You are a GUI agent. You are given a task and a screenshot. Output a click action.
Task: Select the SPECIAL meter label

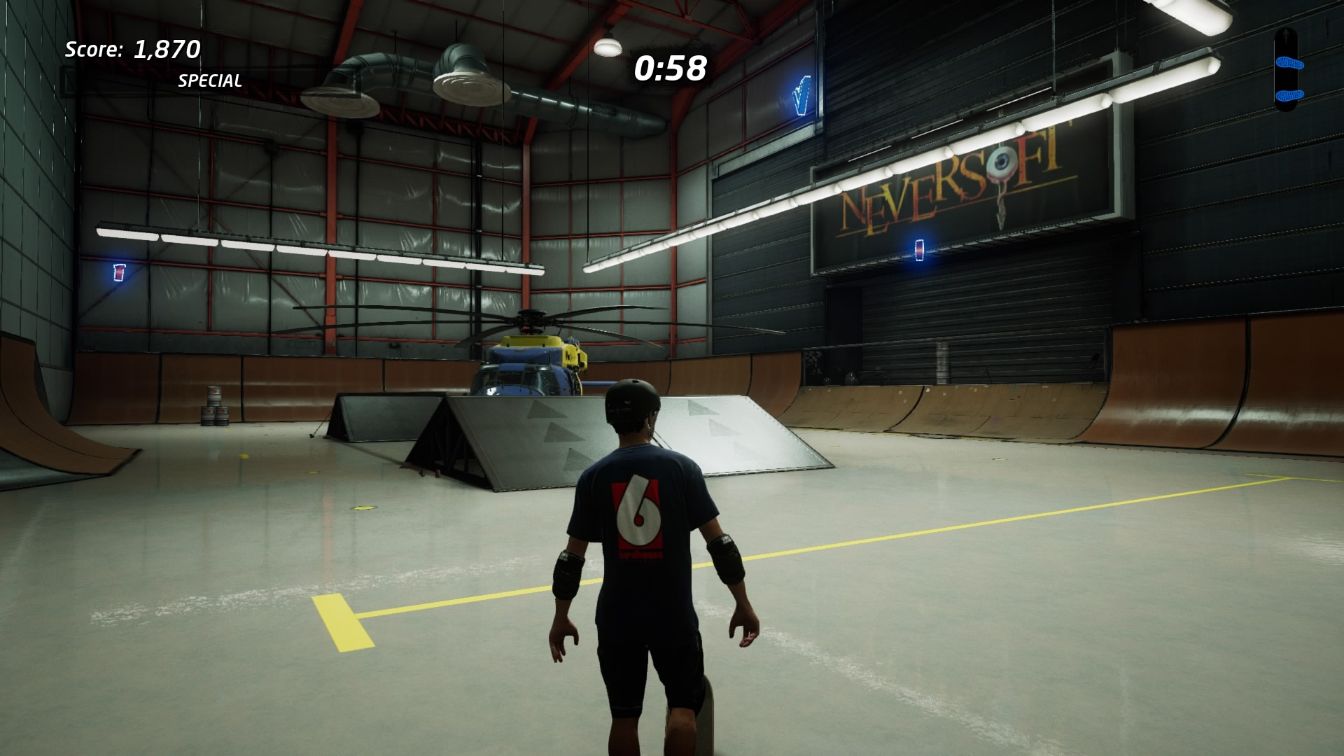pos(210,80)
